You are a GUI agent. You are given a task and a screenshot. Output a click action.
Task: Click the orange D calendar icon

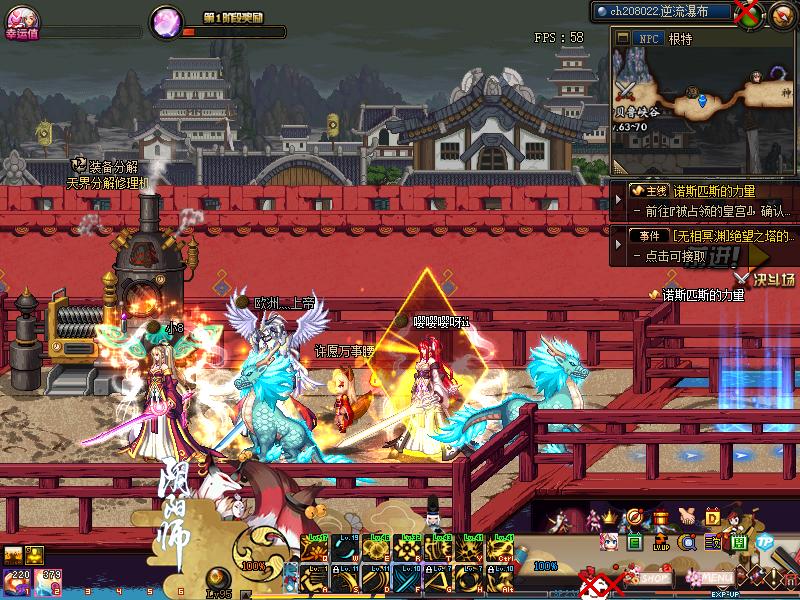click(713, 518)
